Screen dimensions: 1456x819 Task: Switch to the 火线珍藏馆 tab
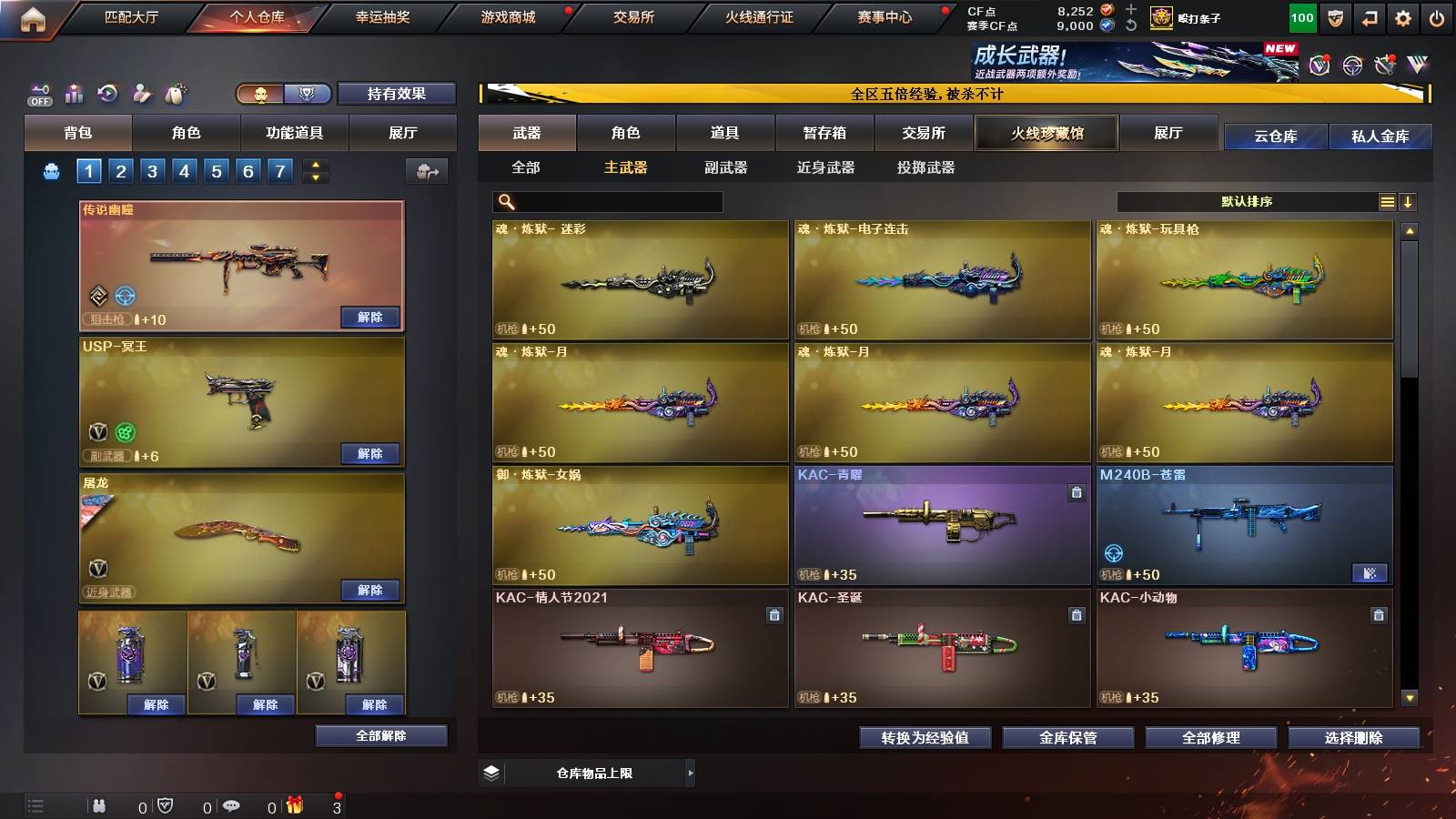1046,133
